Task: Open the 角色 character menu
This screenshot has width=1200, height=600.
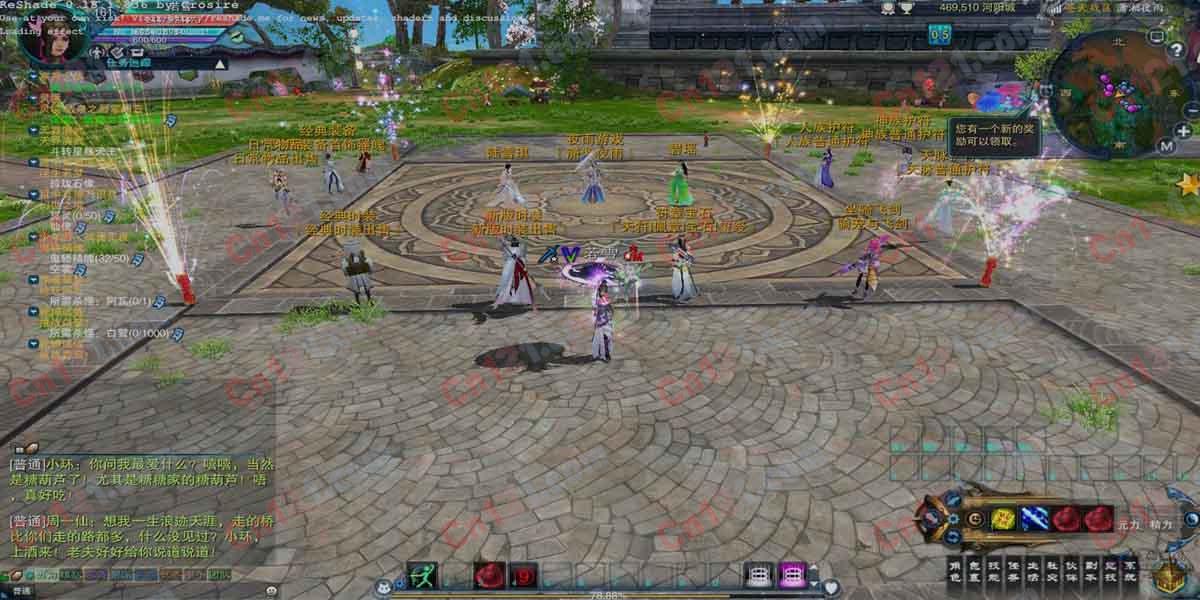Action: click(x=955, y=570)
